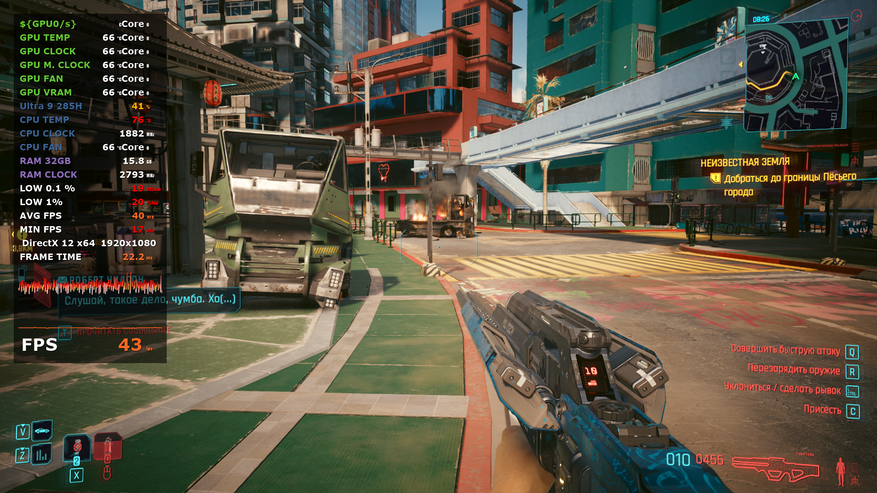Call the vehicle using the car icon
This screenshot has height=493, width=877.
point(42,431)
